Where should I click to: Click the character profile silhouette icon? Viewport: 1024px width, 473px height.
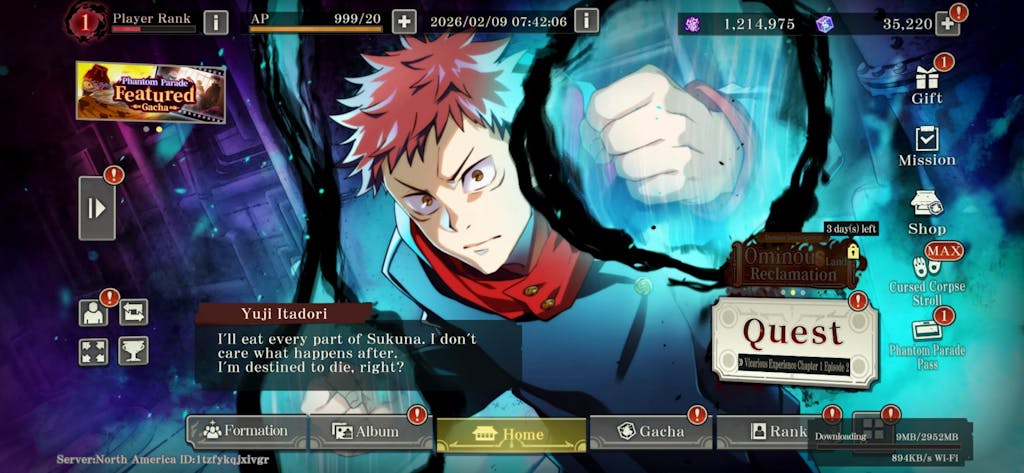[x=94, y=313]
